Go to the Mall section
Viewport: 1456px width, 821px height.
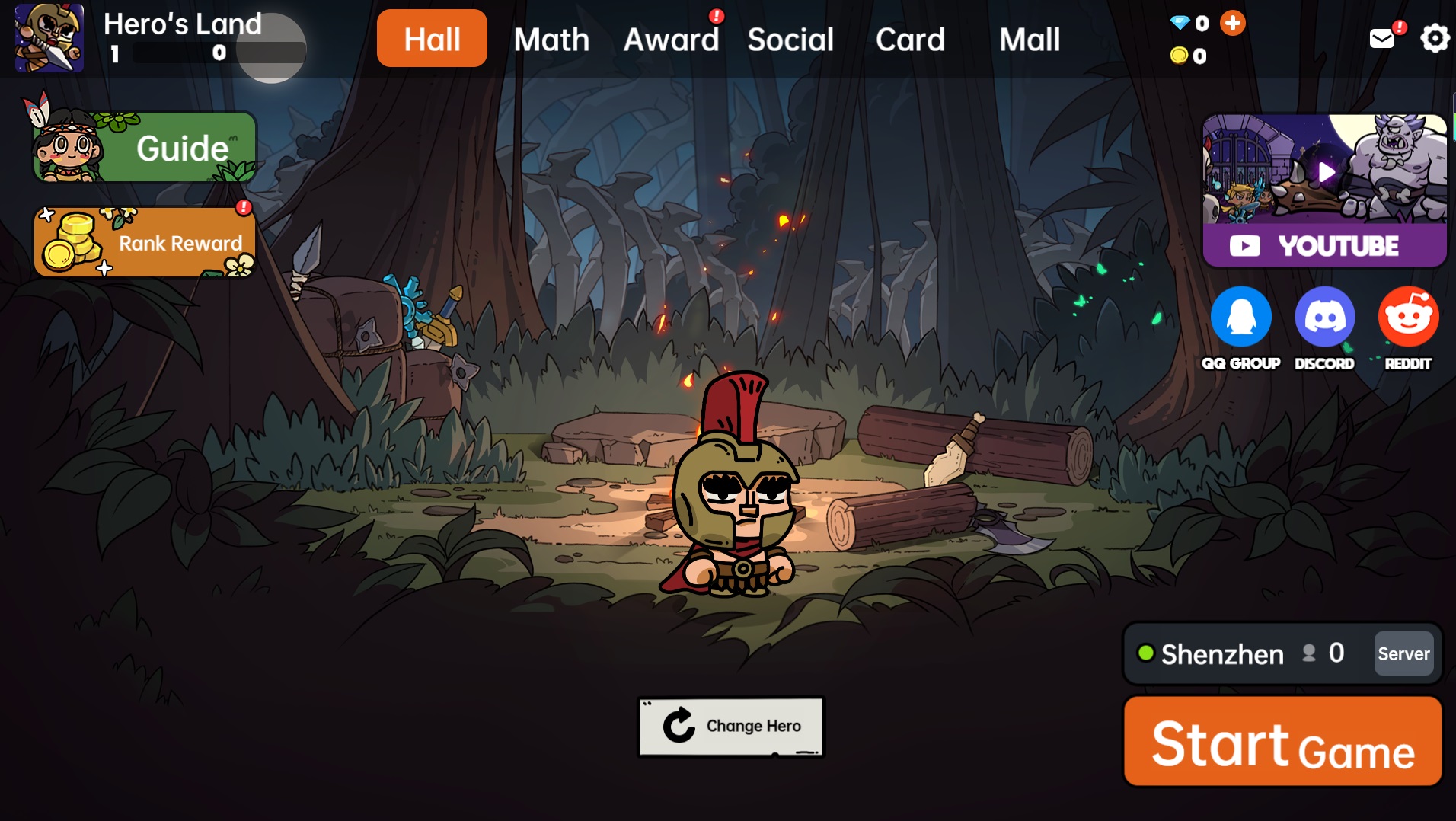(x=1029, y=39)
